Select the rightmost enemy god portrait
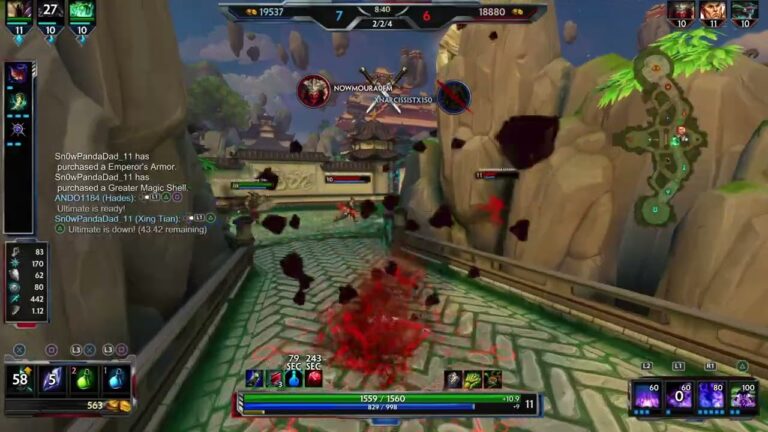 [742, 12]
